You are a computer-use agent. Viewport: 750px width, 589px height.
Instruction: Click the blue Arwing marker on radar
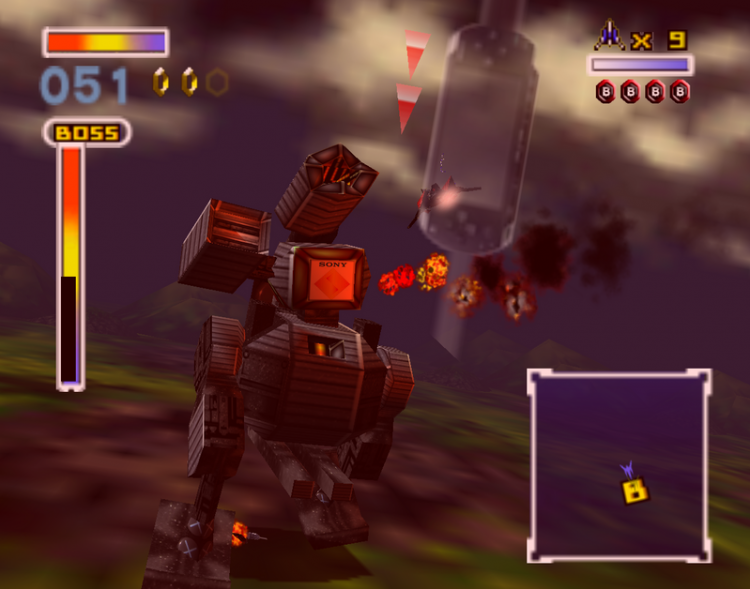tap(628, 468)
